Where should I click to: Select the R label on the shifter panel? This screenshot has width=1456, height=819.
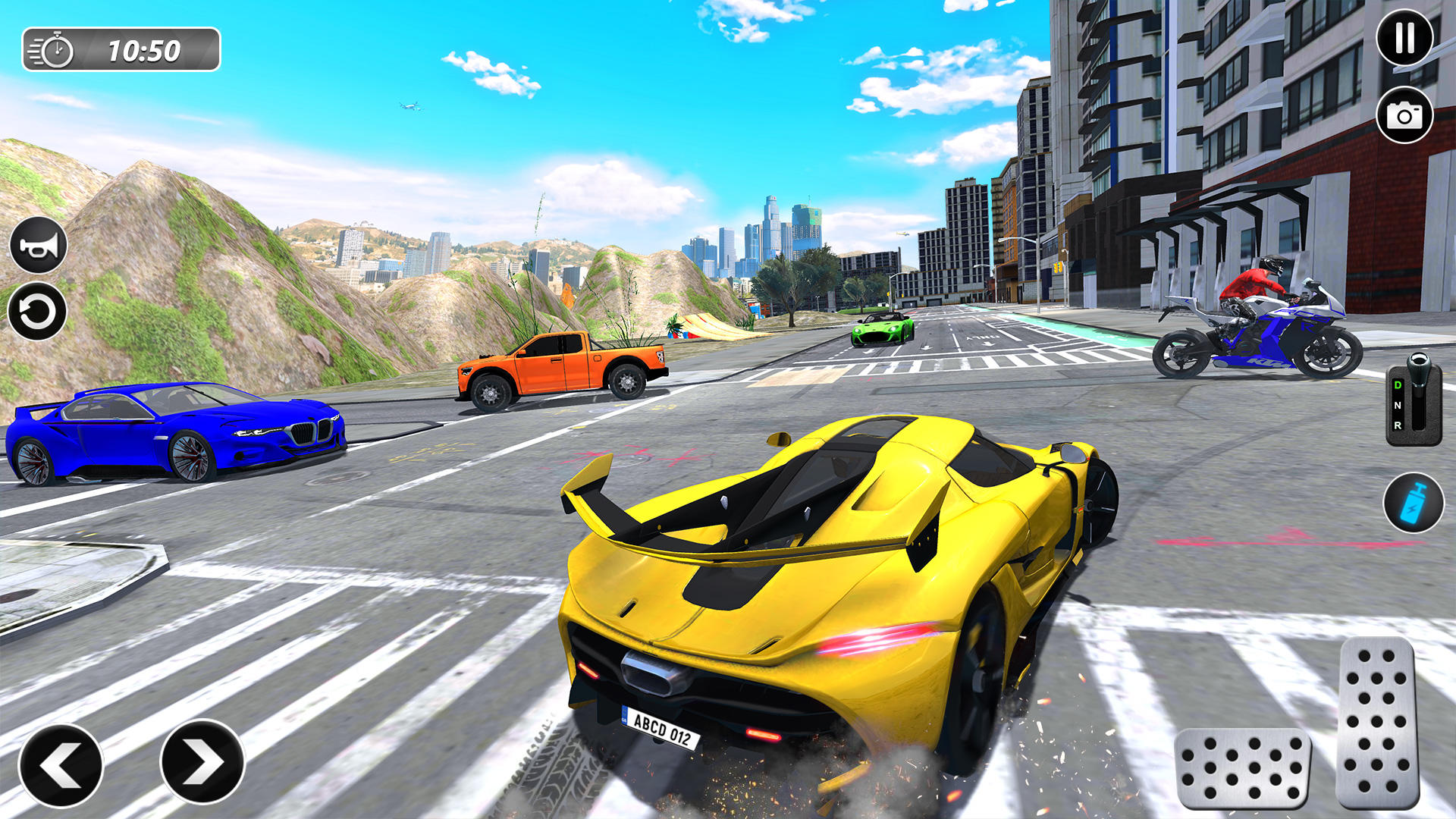click(x=1398, y=425)
